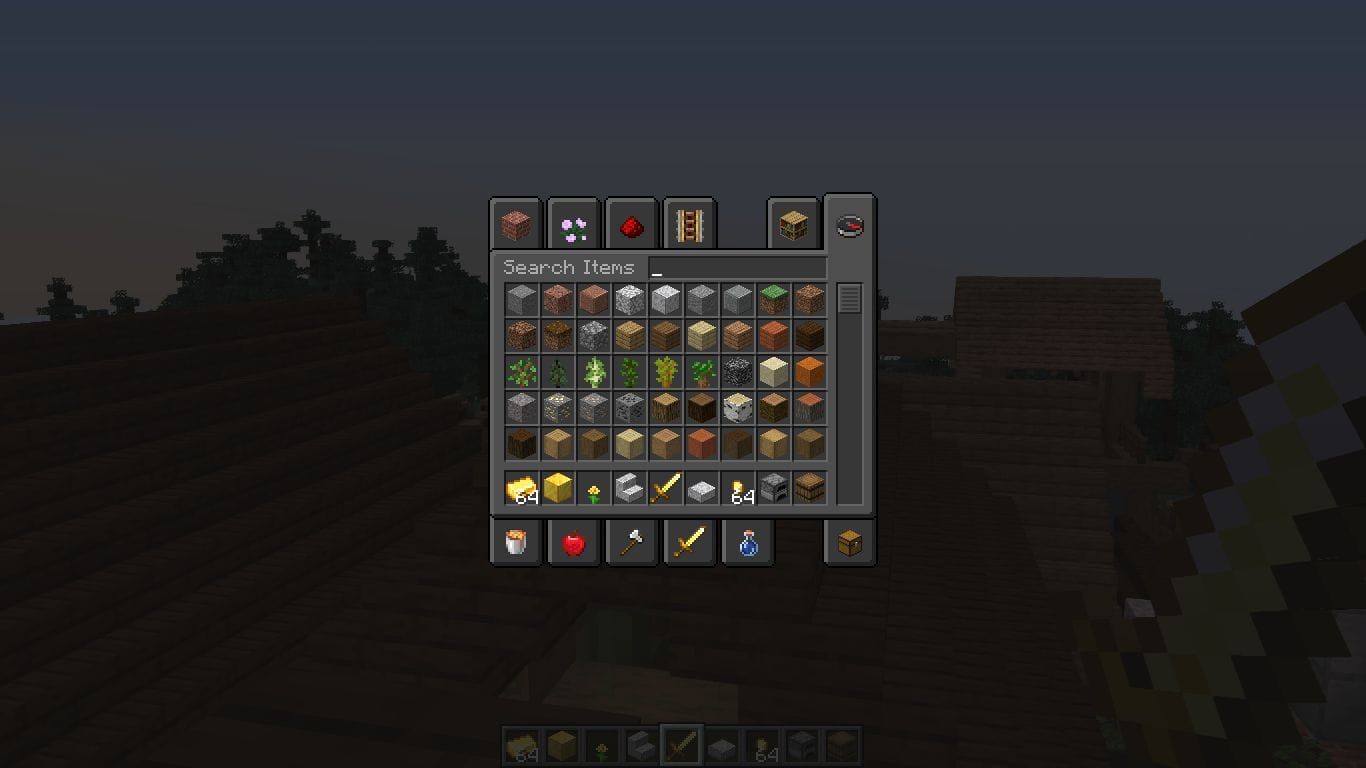Viewport: 1366px width, 768px height.
Task: Select the Tools tab with the axe icon
Action: coord(631,542)
